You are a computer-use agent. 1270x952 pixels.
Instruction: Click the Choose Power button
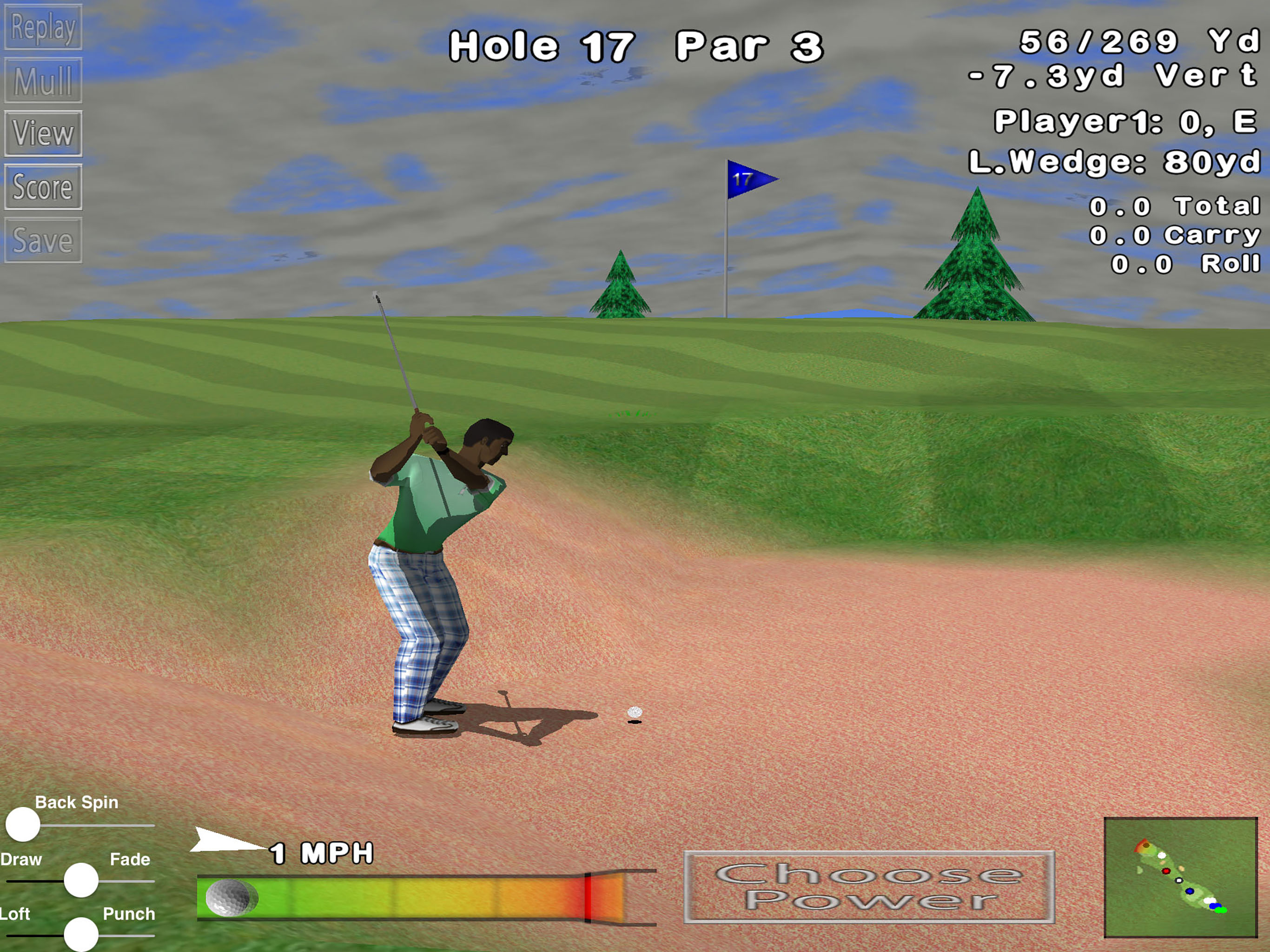pyautogui.click(x=869, y=887)
